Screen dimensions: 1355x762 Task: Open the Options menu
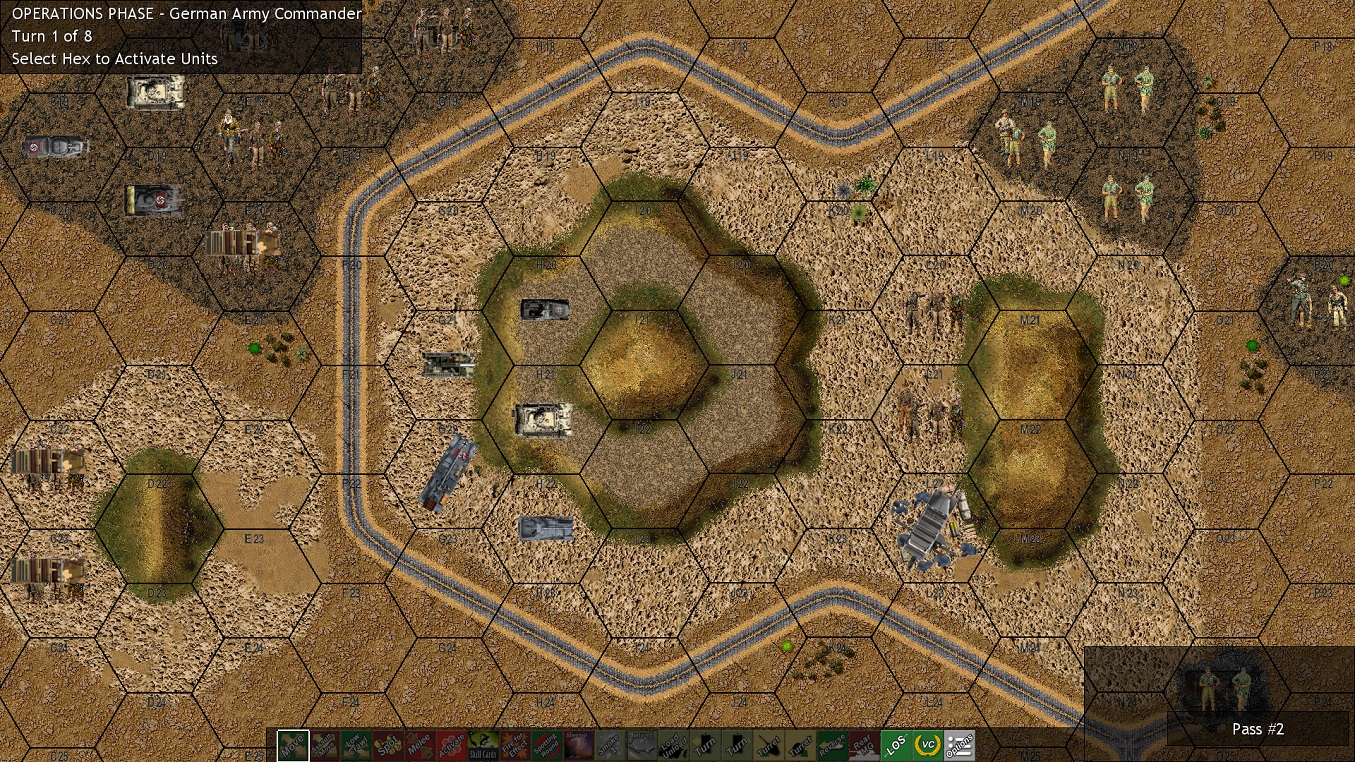tap(957, 745)
